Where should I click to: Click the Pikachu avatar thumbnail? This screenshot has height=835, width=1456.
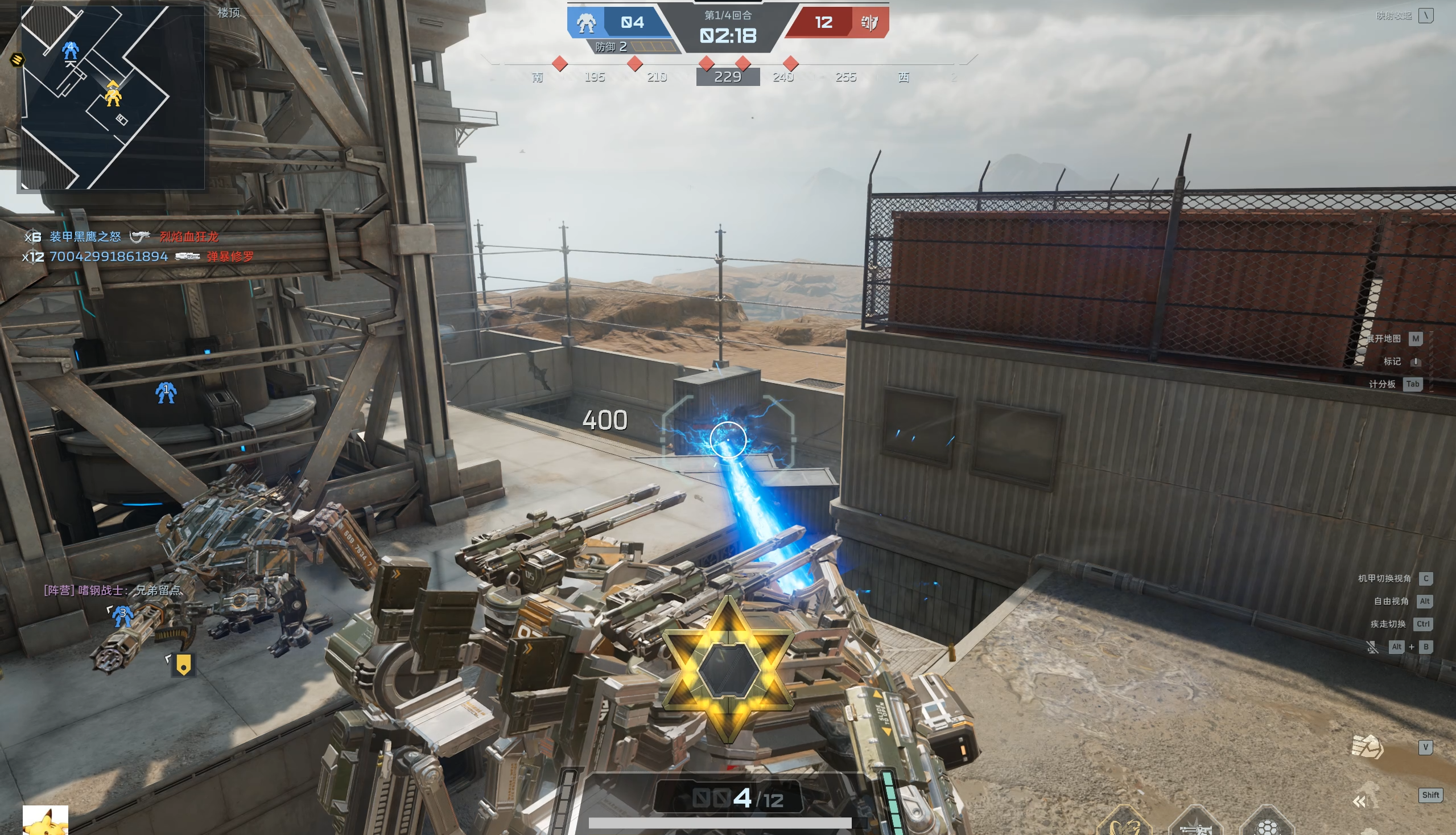point(46,821)
